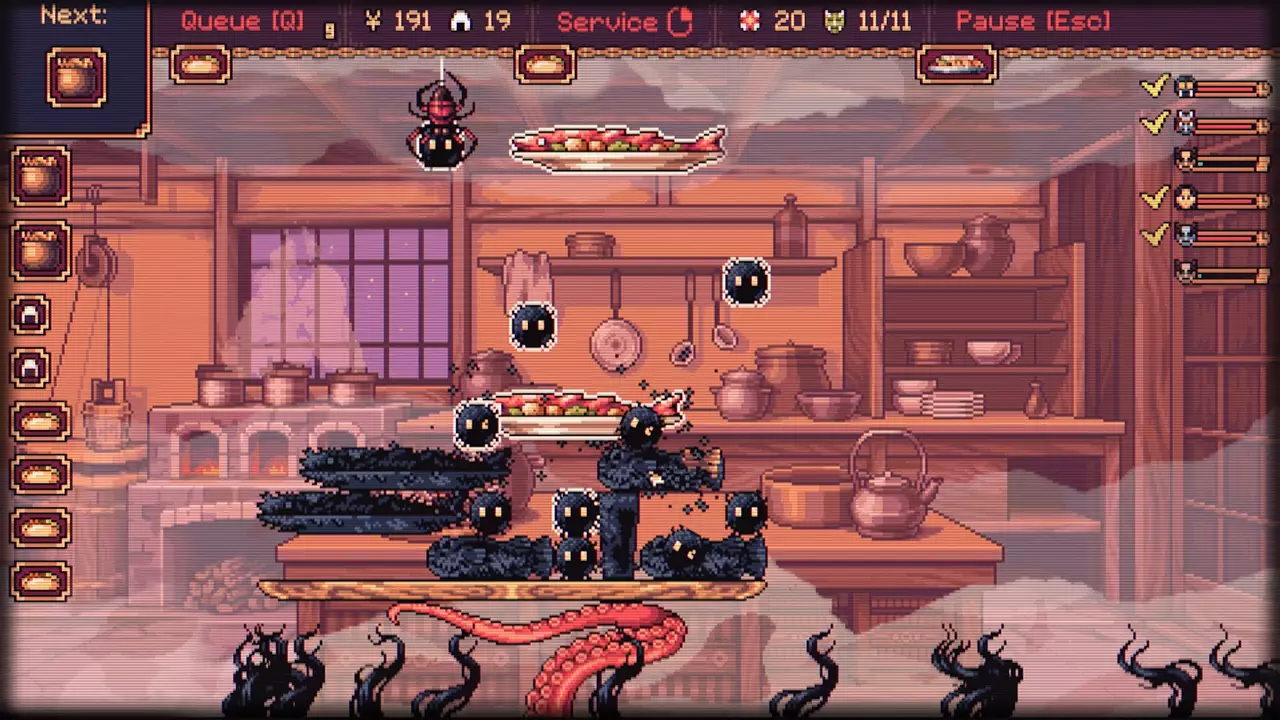This screenshot has height=720, width=1280.
Task: Click the Pause [Esc] menu entry
Action: tap(1032, 20)
